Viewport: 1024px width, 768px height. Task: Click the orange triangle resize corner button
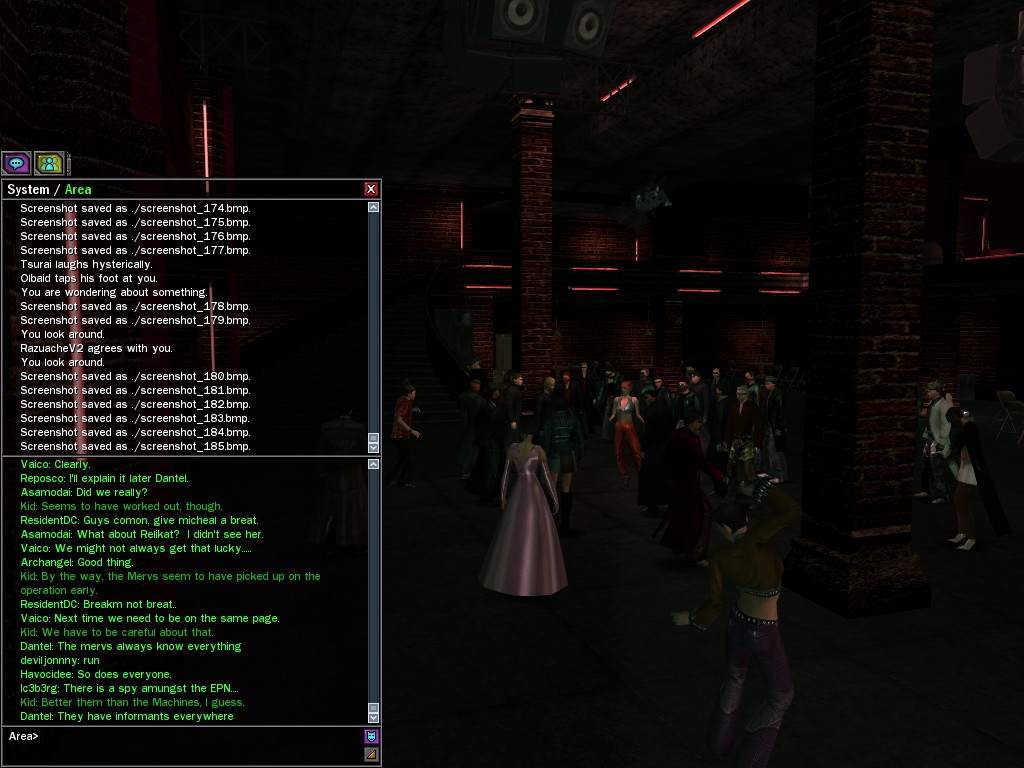[x=371, y=754]
